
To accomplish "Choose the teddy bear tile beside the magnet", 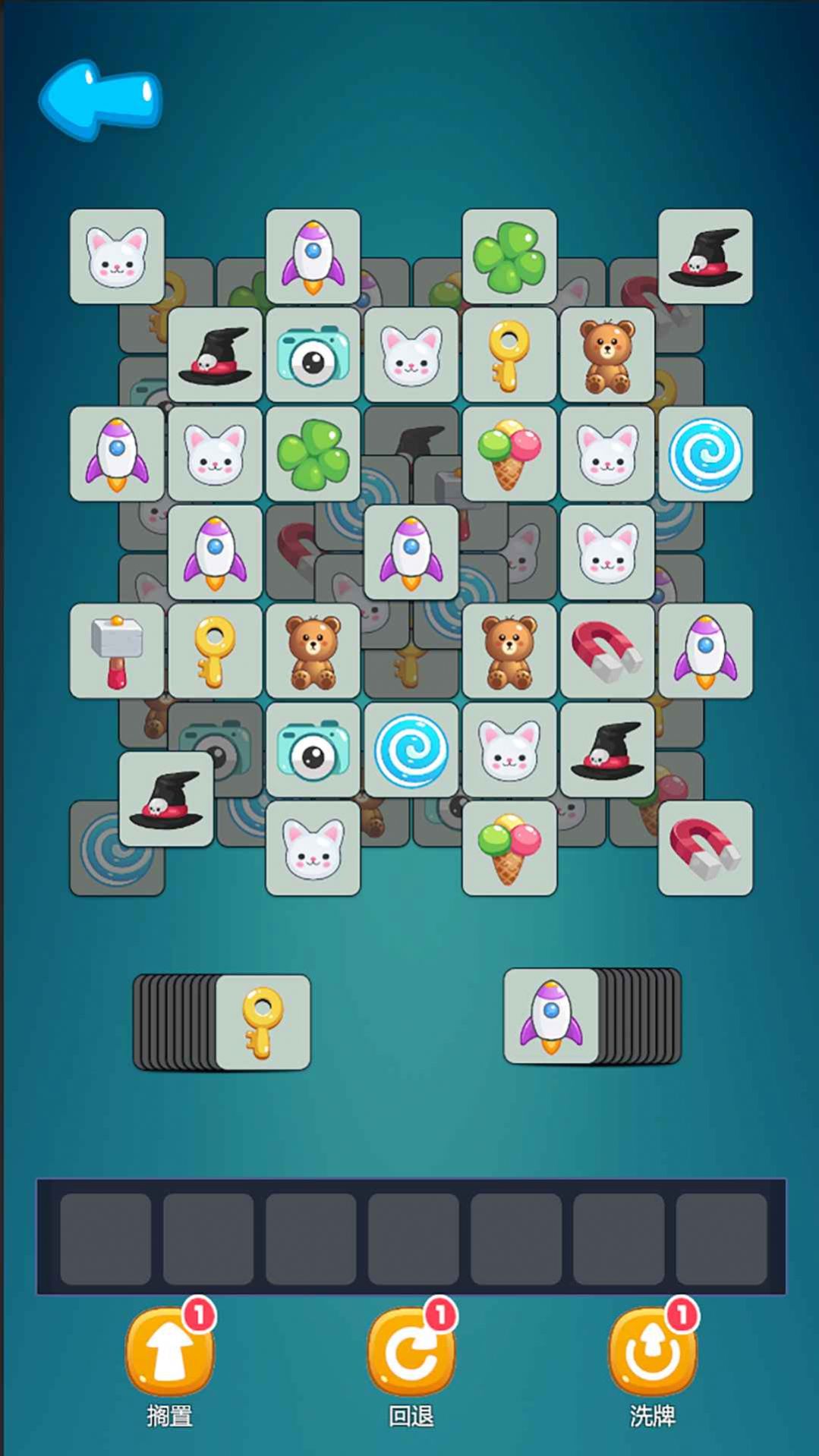I will [x=509, y=651].
